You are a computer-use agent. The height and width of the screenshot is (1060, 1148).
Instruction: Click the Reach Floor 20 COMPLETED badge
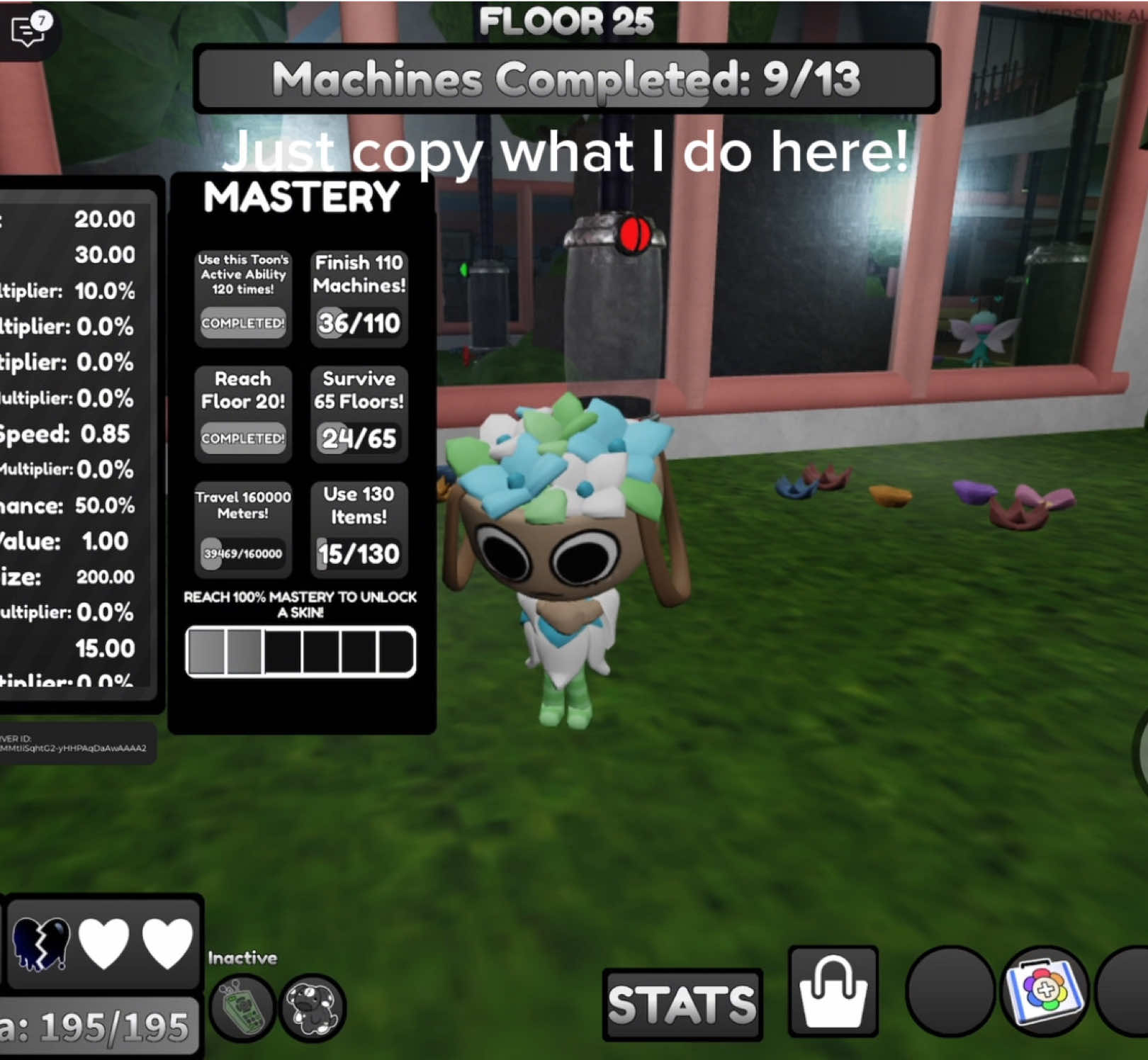click(x=243, y=439)
